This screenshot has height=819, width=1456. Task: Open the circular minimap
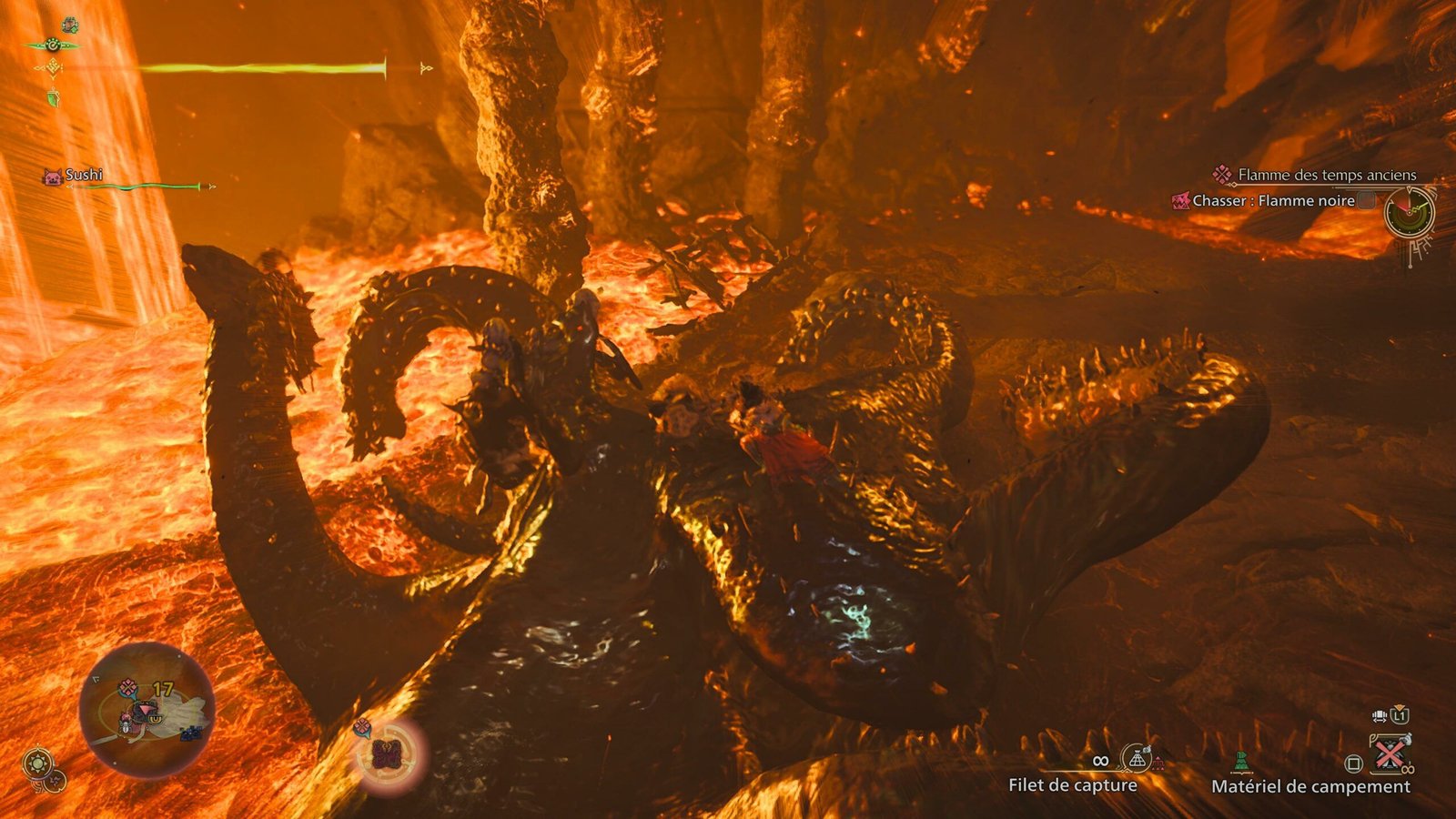pos(147,710)
